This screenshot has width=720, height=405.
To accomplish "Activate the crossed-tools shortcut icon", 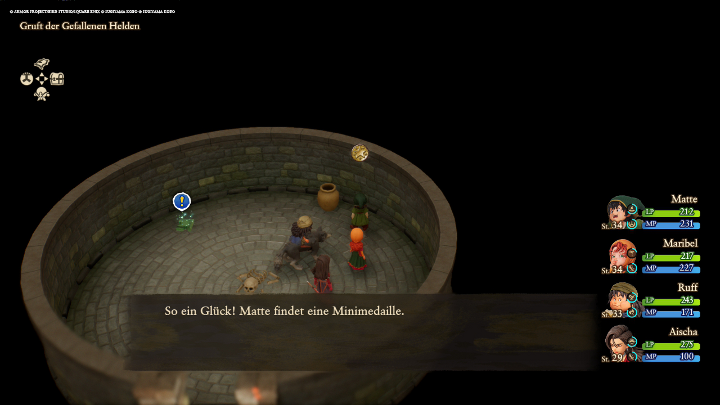I will pyautogui.click(x=42, y=94).
